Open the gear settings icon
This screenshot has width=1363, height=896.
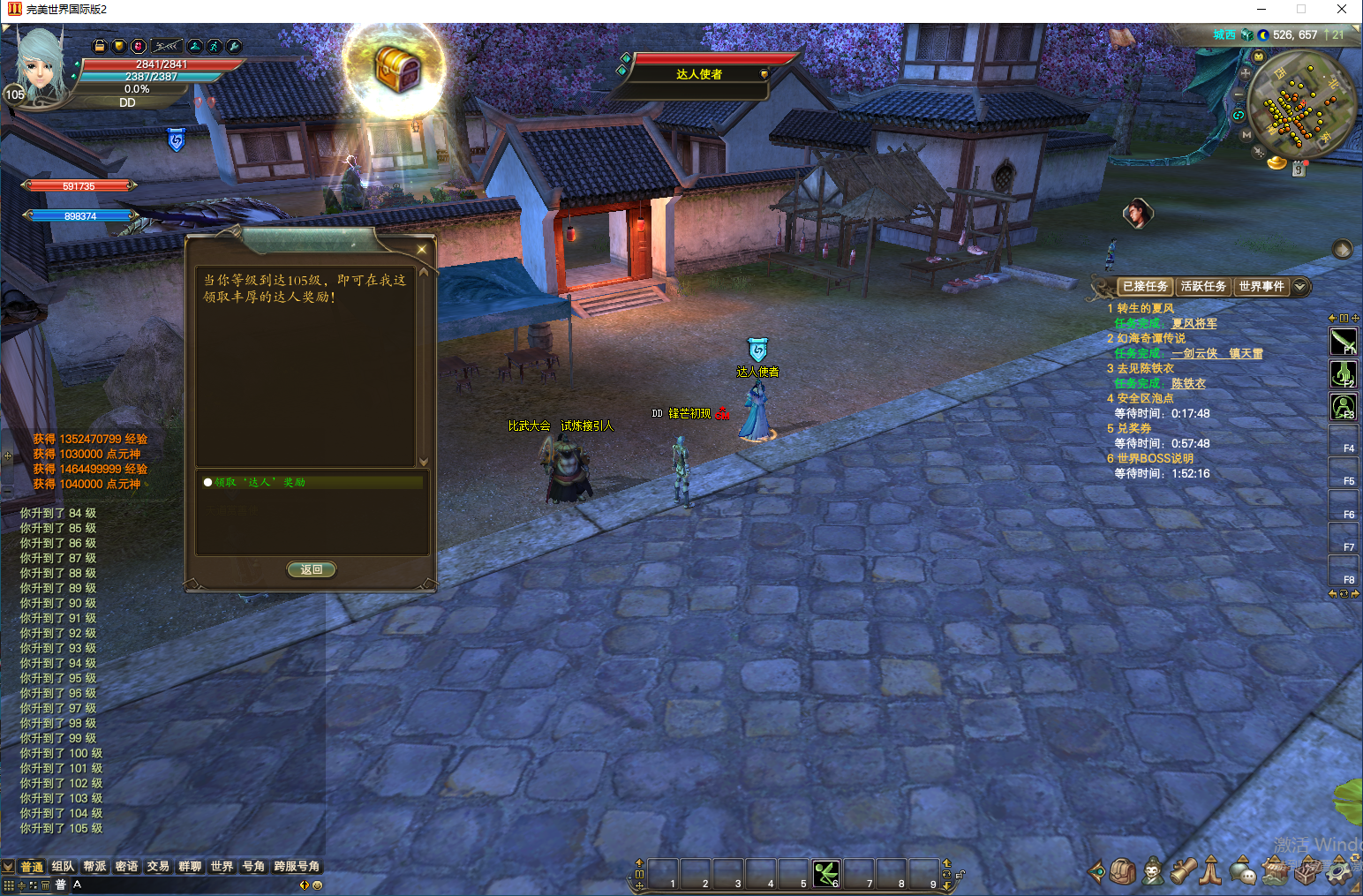1339,871
